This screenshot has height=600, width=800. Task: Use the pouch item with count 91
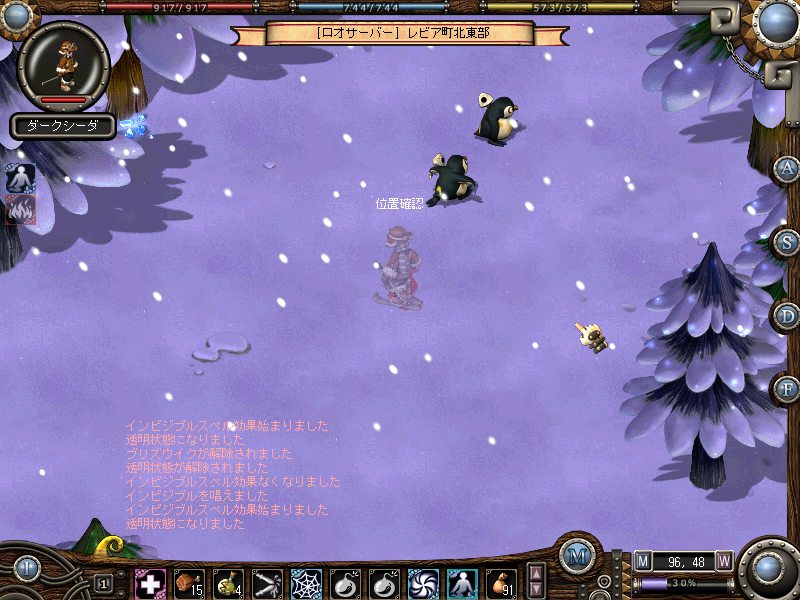(501, 583)
